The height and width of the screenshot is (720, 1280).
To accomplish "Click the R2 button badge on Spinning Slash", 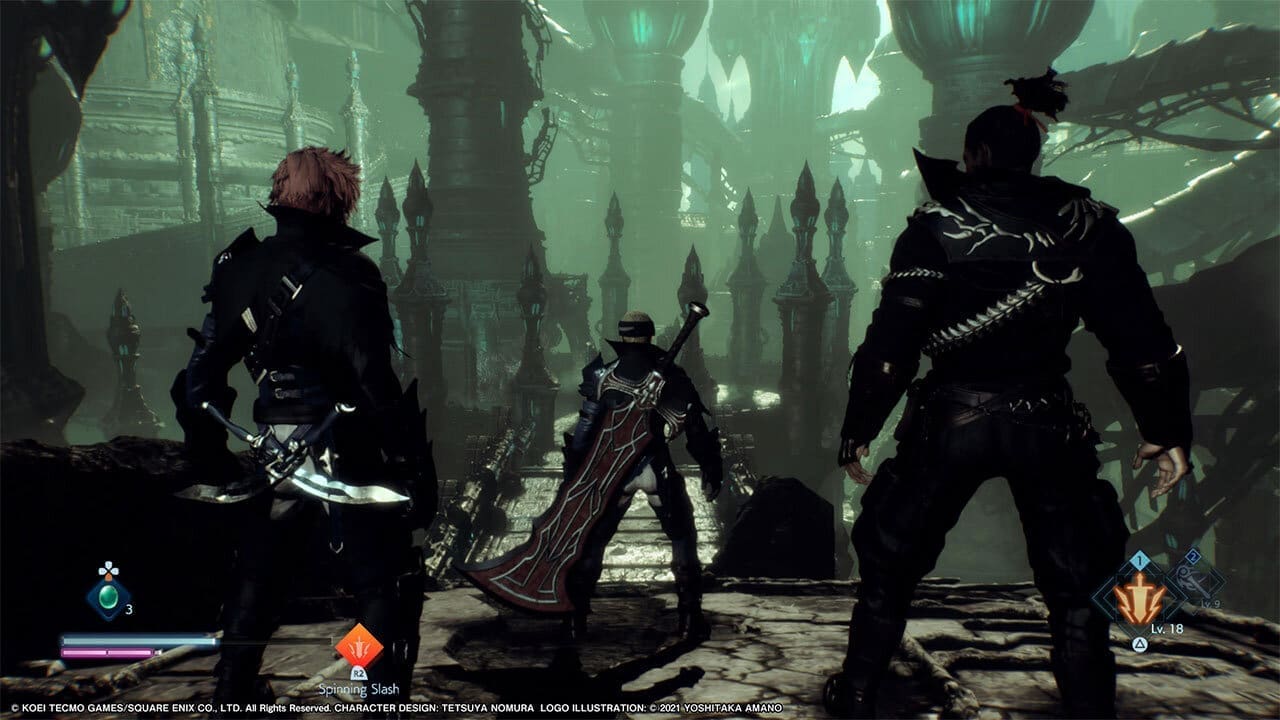I will [x=358, y=674].
